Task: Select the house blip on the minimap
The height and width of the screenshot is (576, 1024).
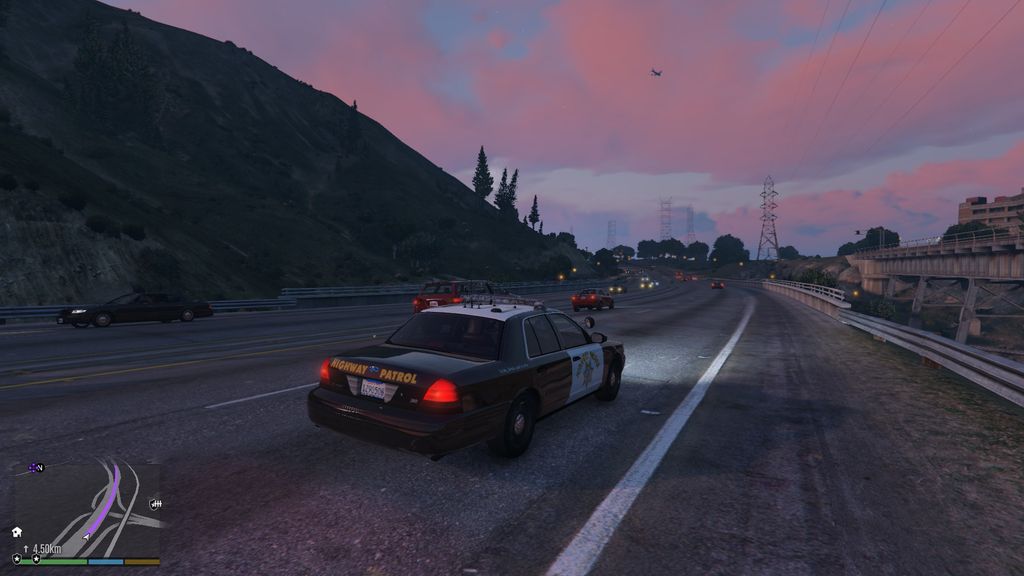Action: [17, 532]
